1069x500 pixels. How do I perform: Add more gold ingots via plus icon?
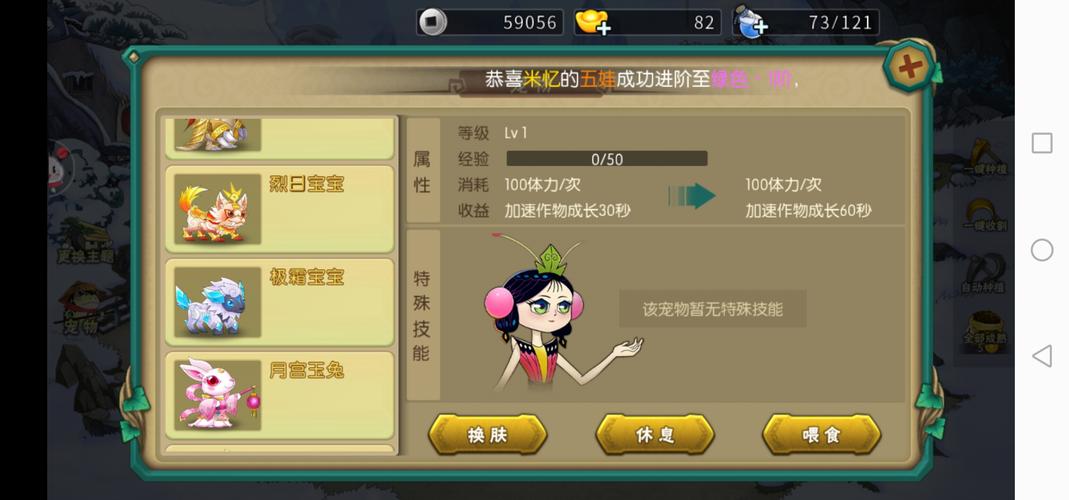[x=603, y=28]
